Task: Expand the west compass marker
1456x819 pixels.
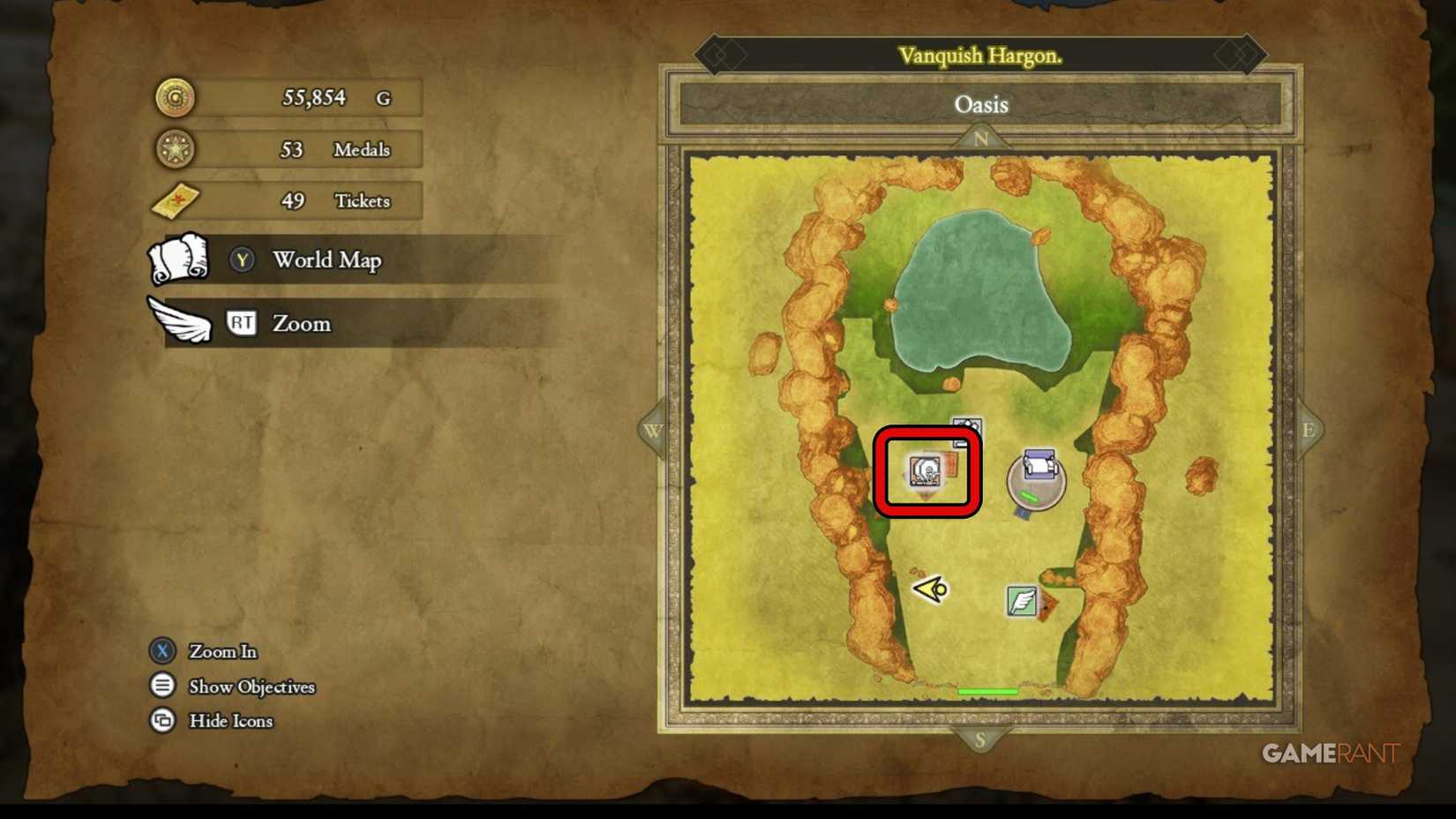Action: pos(653,429)
